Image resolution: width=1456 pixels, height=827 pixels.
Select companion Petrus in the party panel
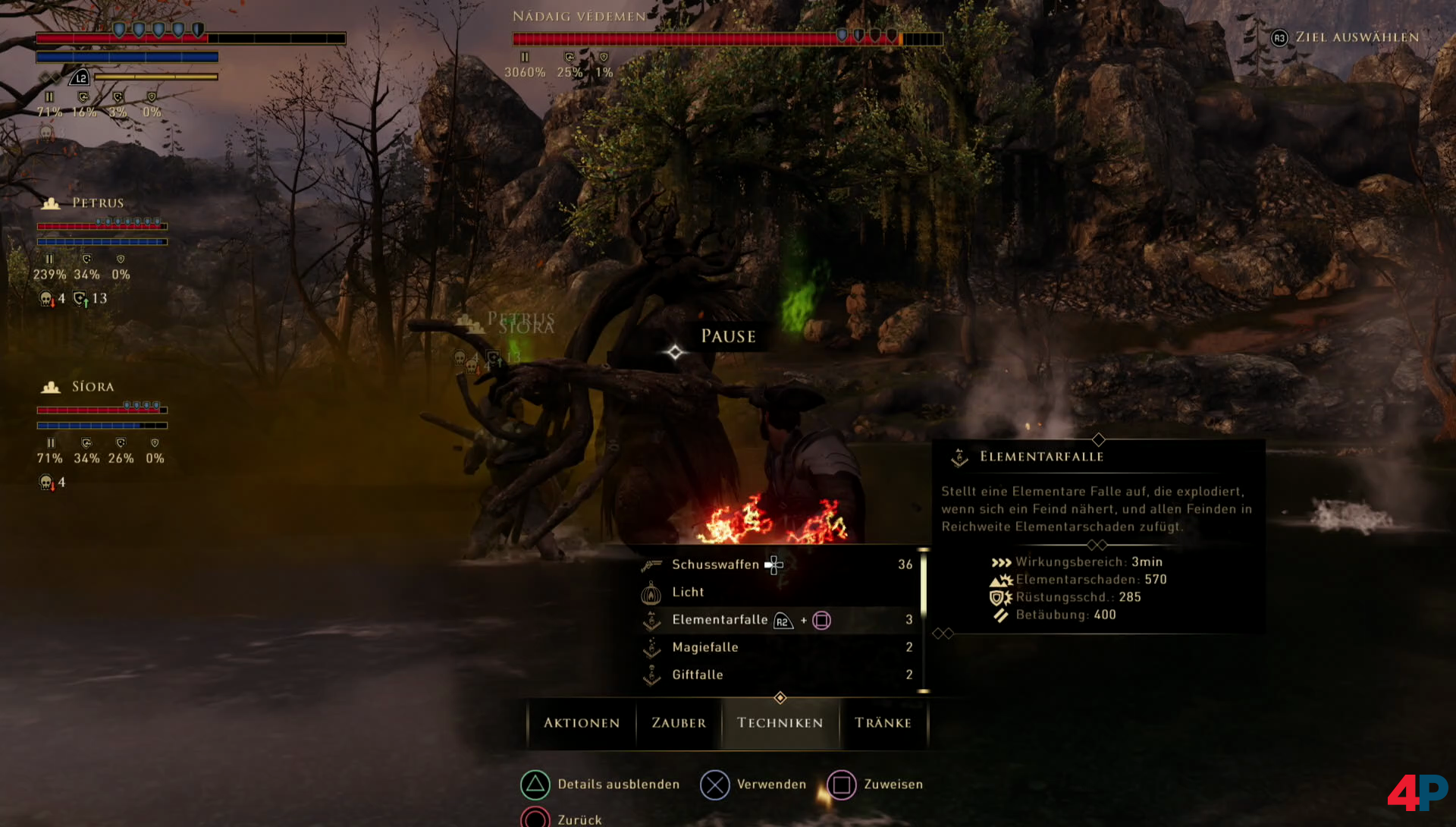tap(97, 203)
